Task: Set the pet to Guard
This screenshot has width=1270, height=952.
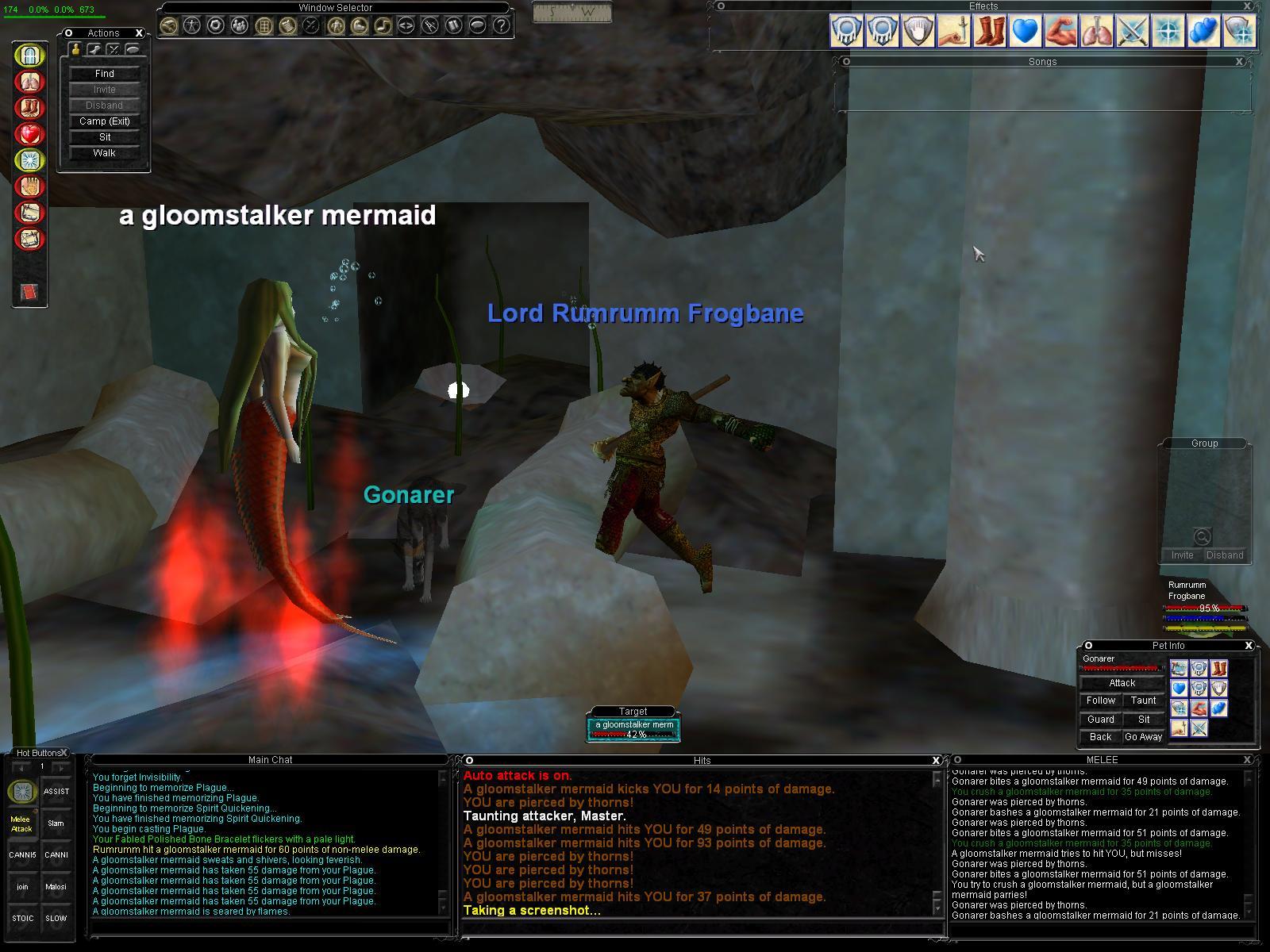Action: (1100, 720)
